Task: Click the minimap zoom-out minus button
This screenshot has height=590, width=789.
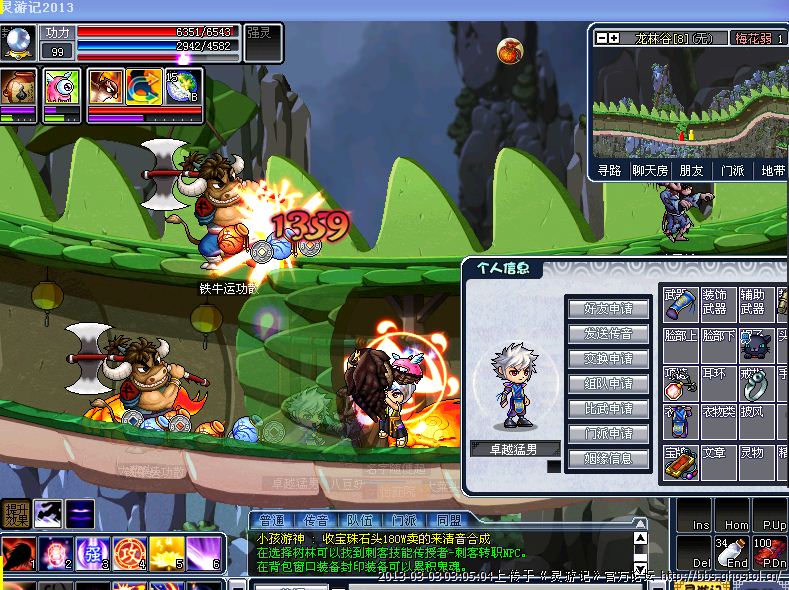Action: pos(602,38)
